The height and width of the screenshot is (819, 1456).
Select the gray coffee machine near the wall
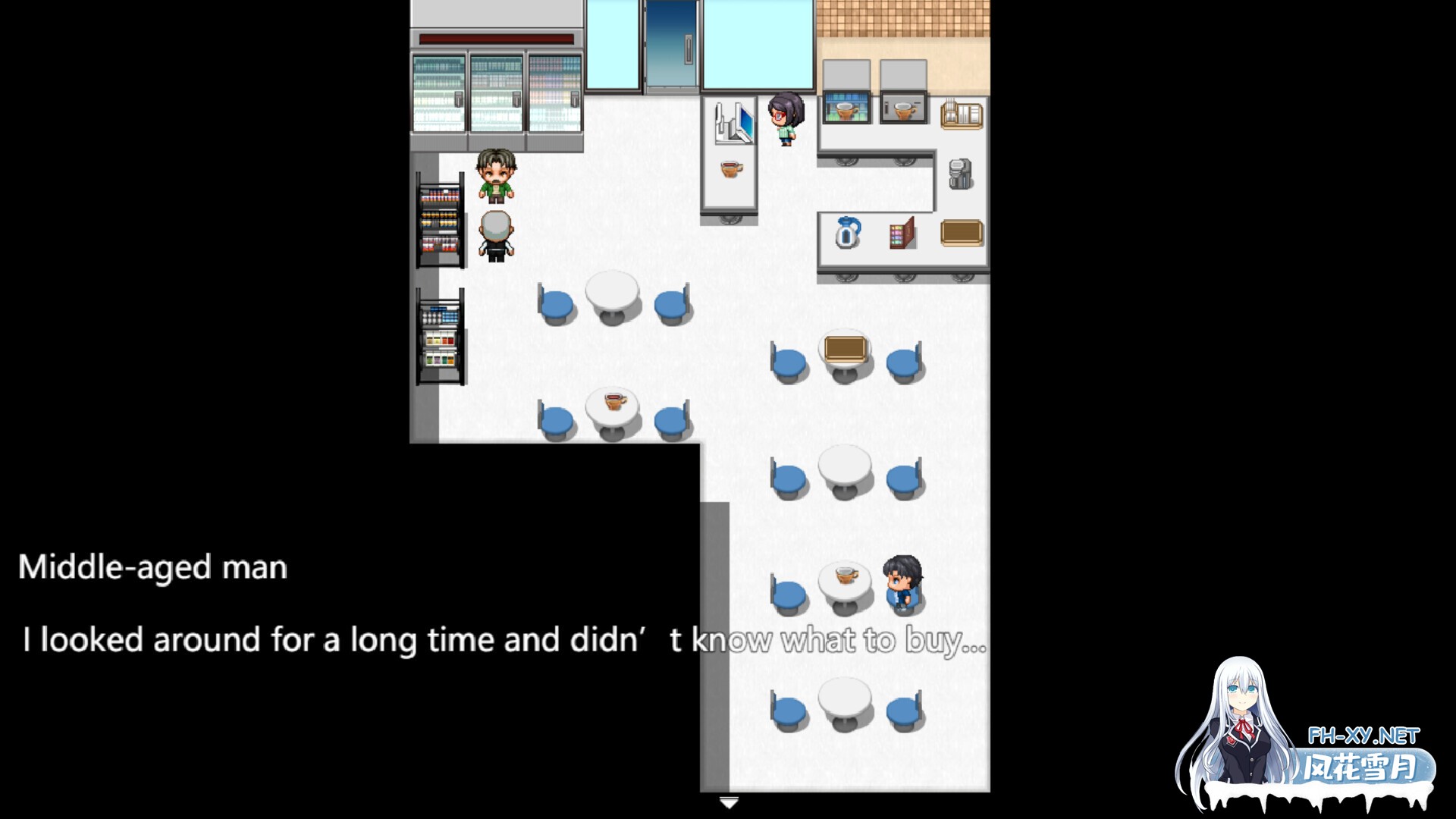click(960, 174)
